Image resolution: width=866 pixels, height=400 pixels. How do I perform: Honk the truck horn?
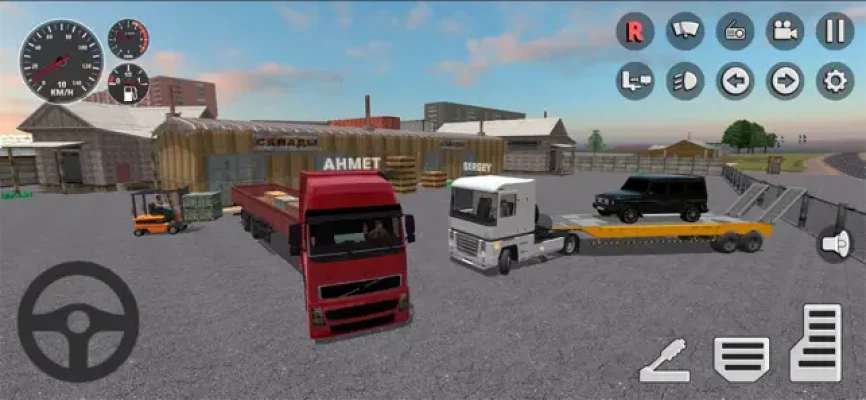click(835, 243)
